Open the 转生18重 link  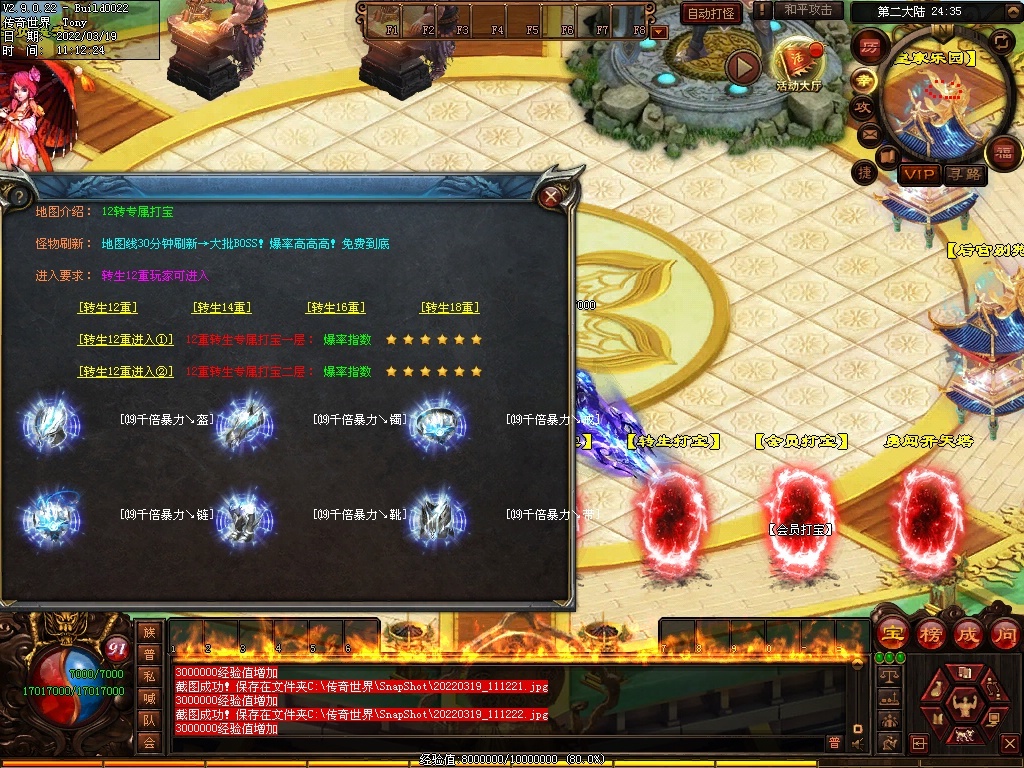click(x=450, y=308)
